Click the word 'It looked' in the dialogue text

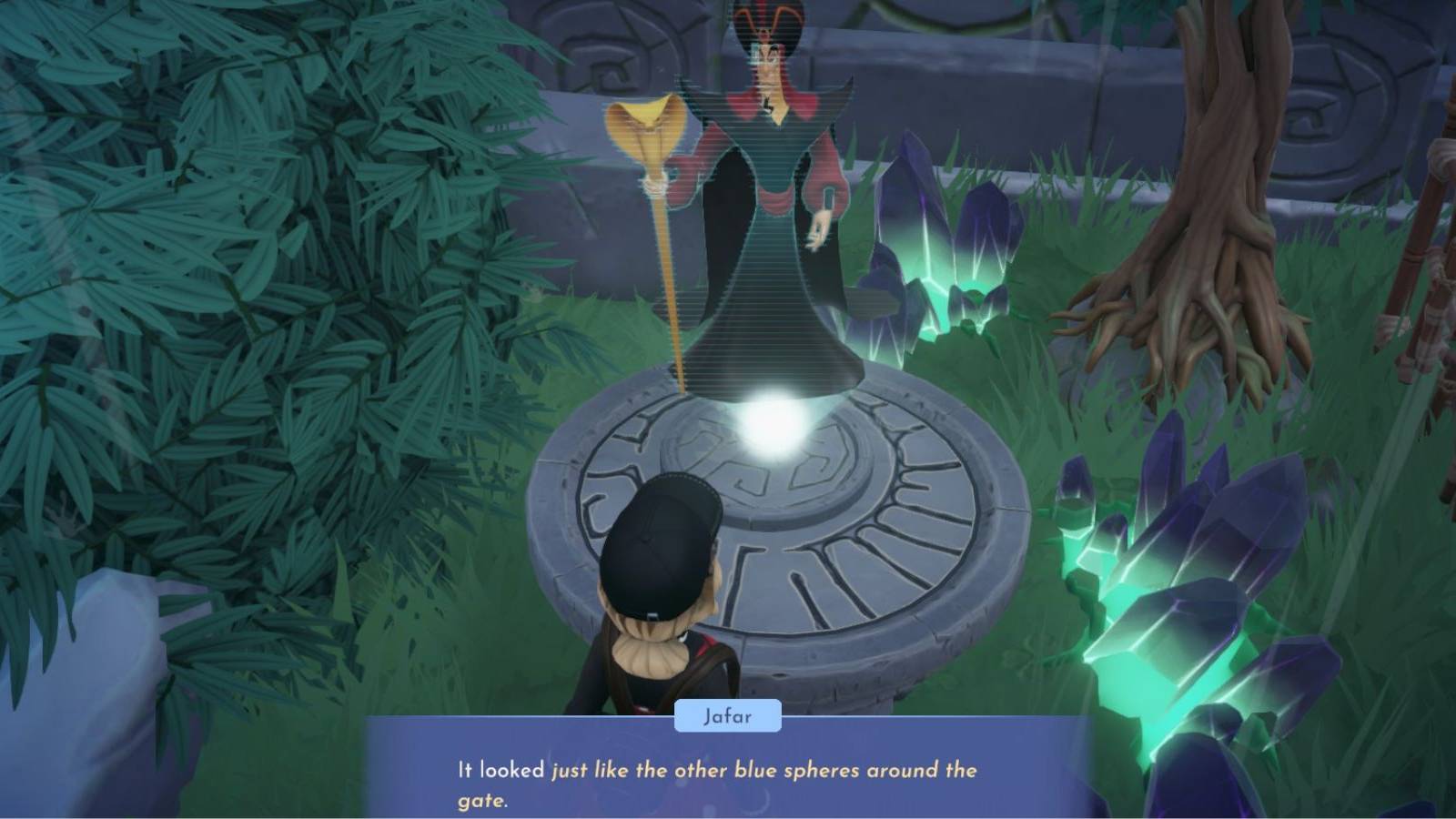tap(496, 769)
